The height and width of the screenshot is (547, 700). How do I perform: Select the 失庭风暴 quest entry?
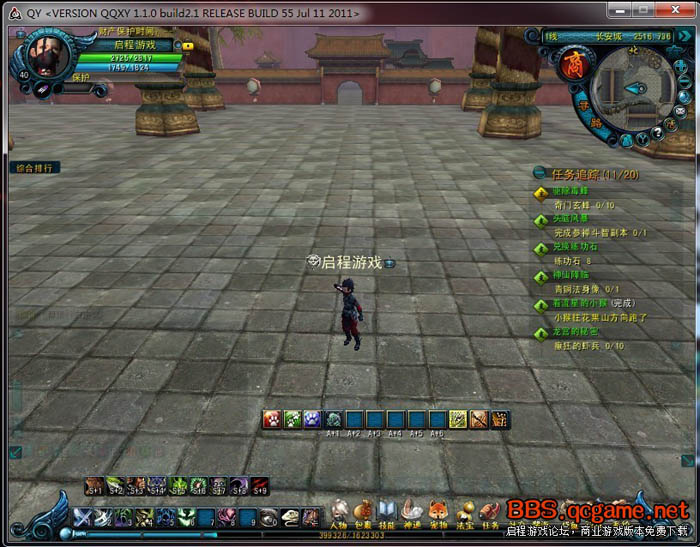[x=572, y=218]
